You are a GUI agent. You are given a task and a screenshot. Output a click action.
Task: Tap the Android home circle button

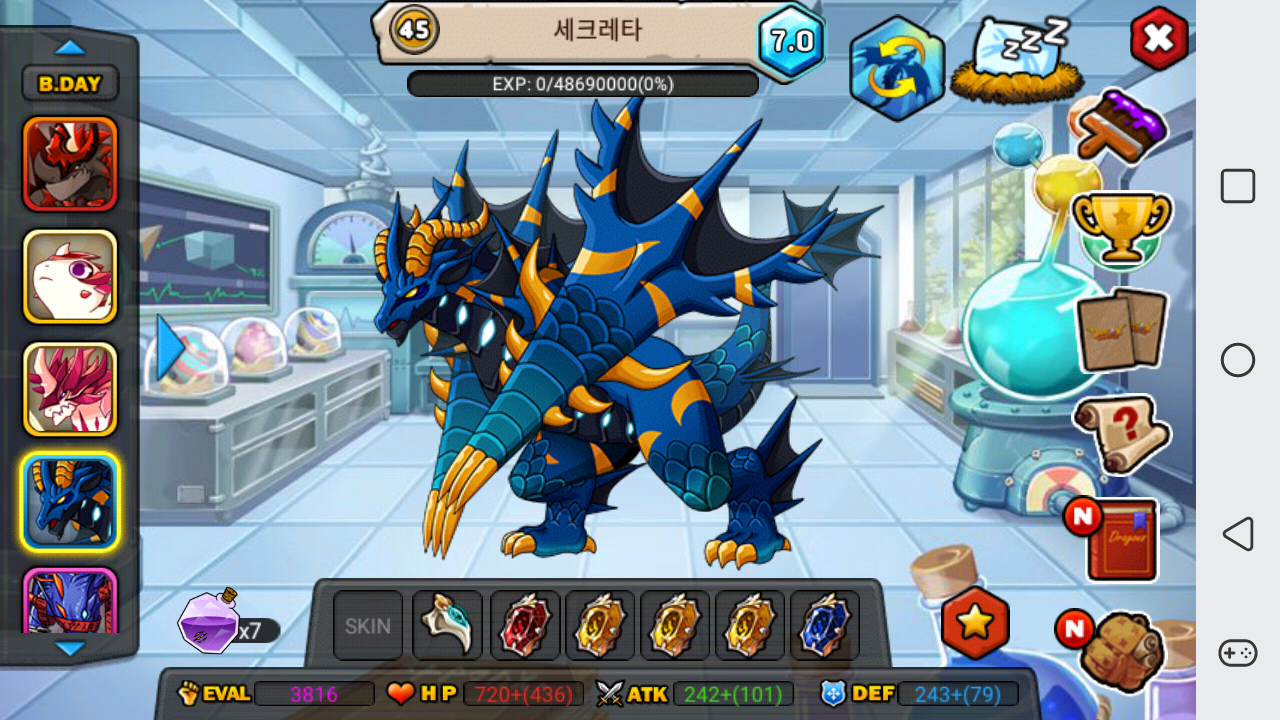tap(1238, 360)
